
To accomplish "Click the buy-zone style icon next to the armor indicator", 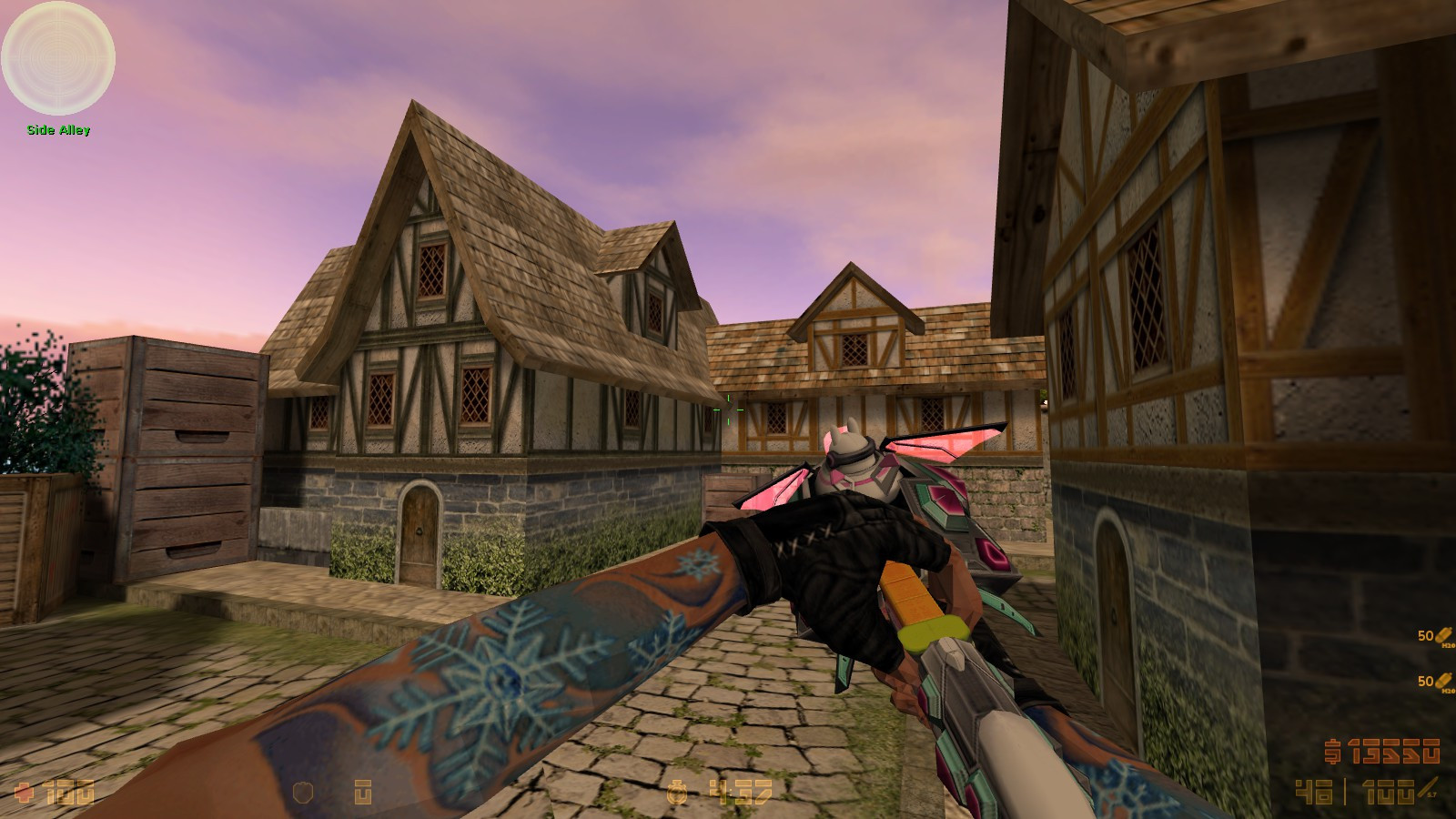I will coord(364,793).
